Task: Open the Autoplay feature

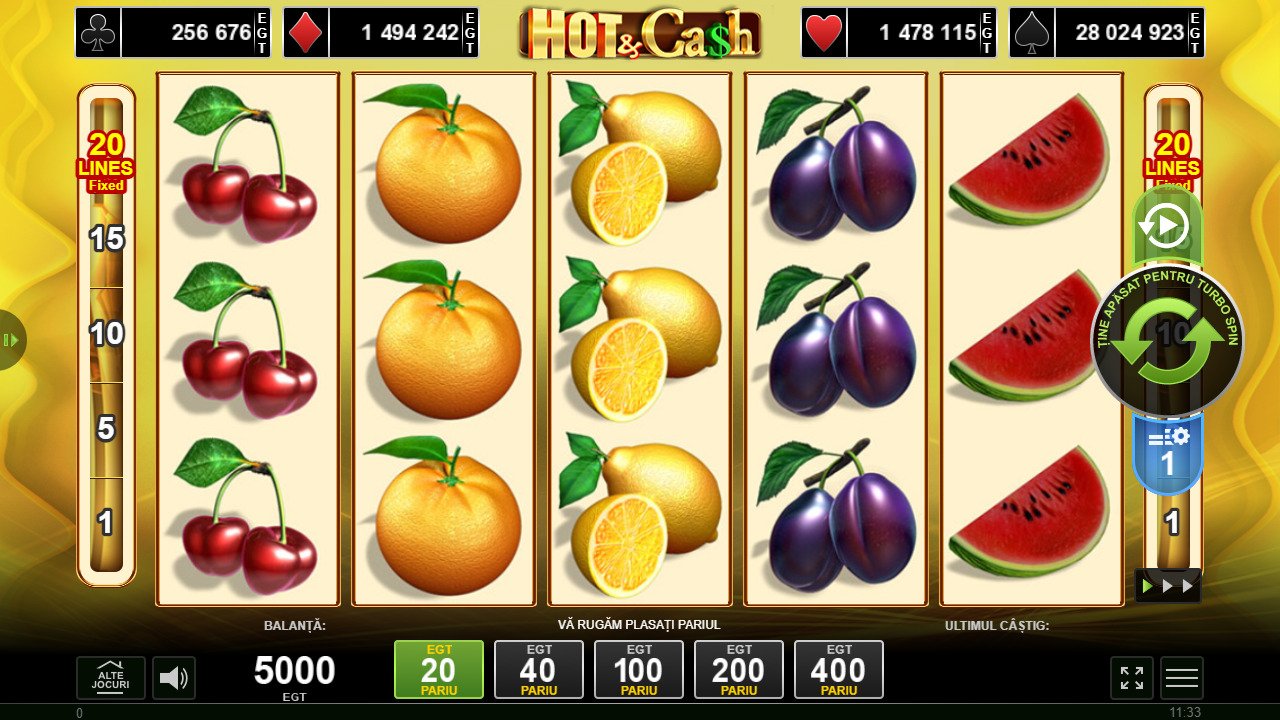Action: pos(1167,226)
